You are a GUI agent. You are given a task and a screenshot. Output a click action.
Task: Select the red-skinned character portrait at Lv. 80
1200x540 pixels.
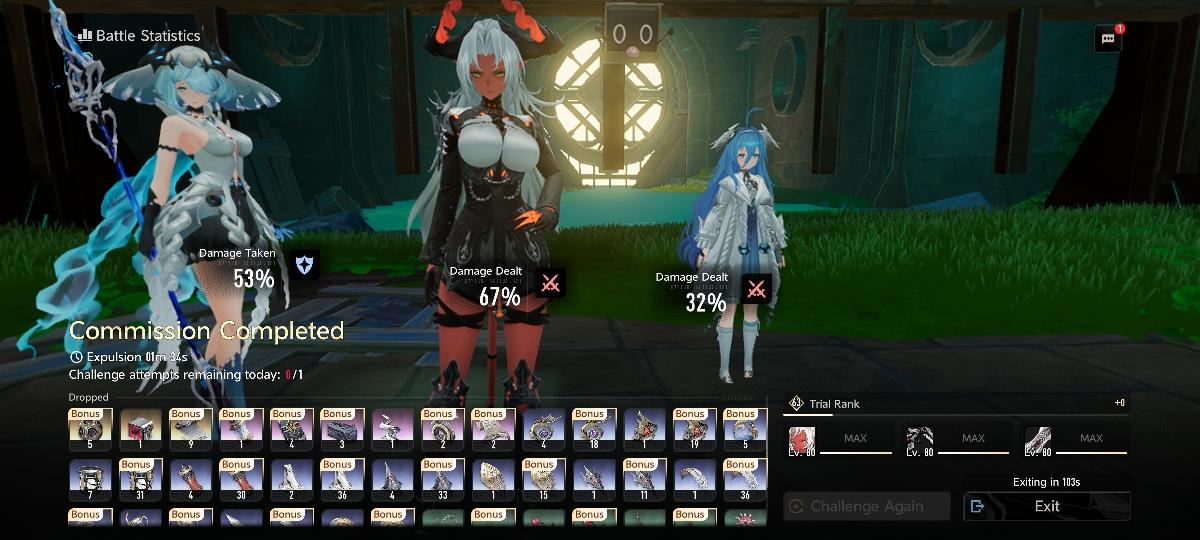[803, 441]
